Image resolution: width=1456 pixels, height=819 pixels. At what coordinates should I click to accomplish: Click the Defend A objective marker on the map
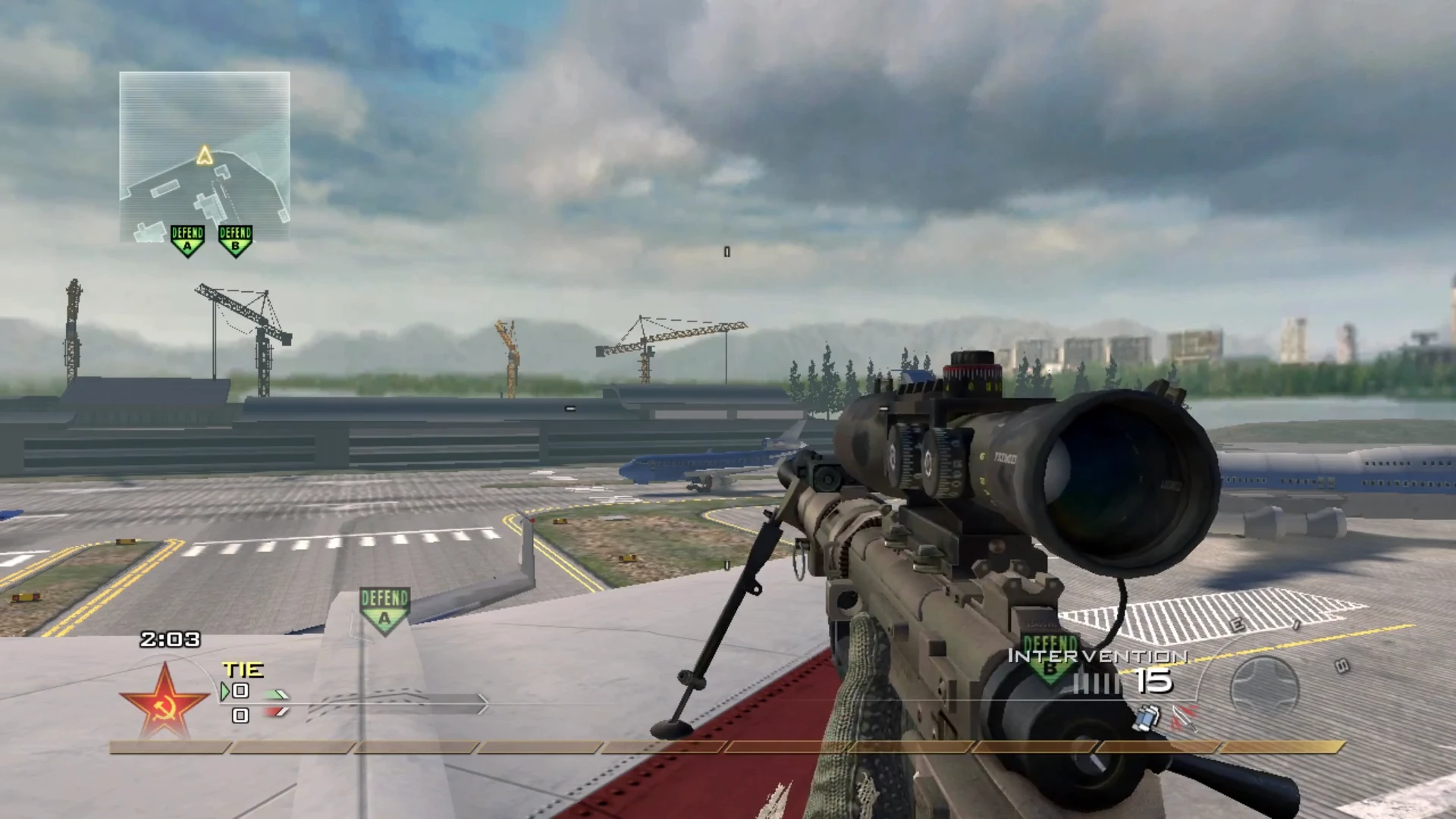(x=187, y=239)
